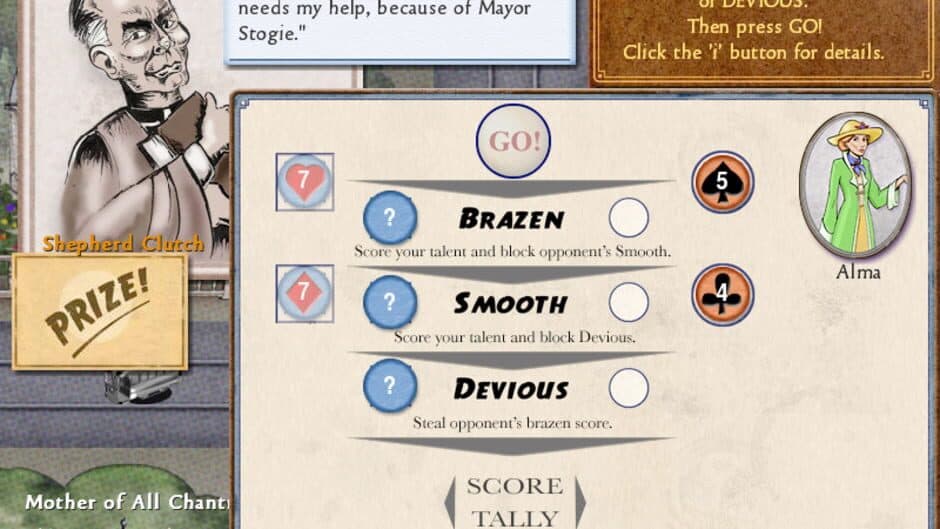The image size is (940, 529).
Task: Claim the PRIZE! button
Action: tap(100, 311)
